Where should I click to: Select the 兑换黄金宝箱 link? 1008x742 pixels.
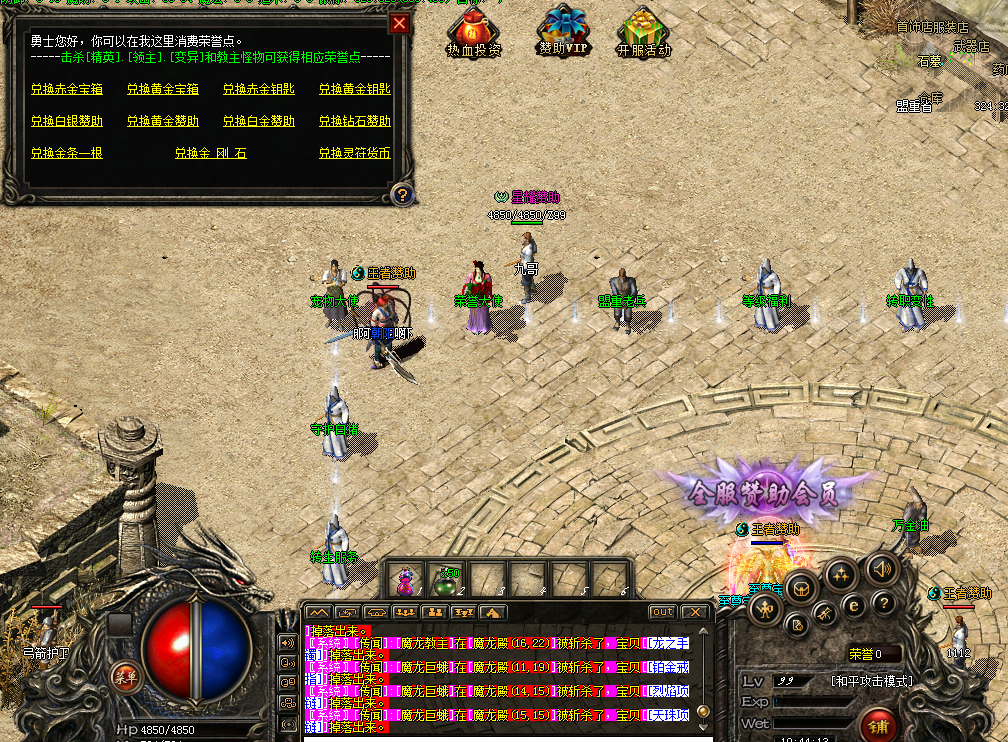[x=162, y=89]
